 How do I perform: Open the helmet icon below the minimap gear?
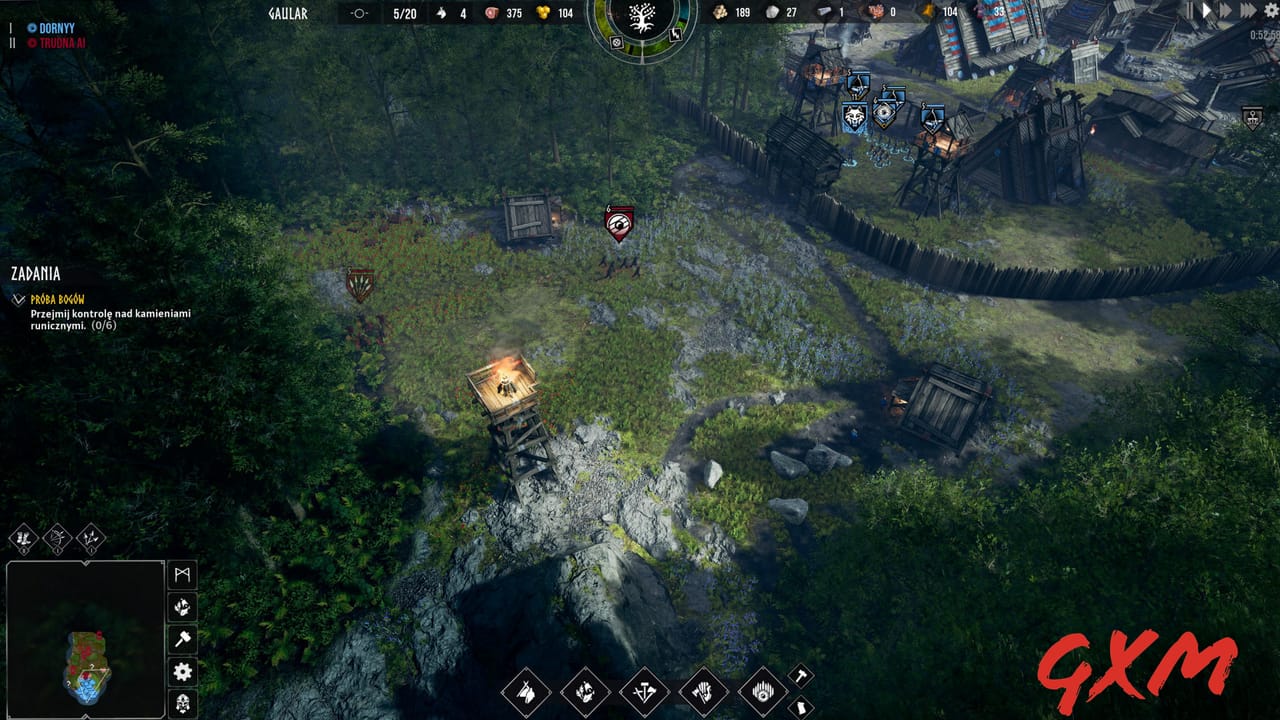point(181,702)
